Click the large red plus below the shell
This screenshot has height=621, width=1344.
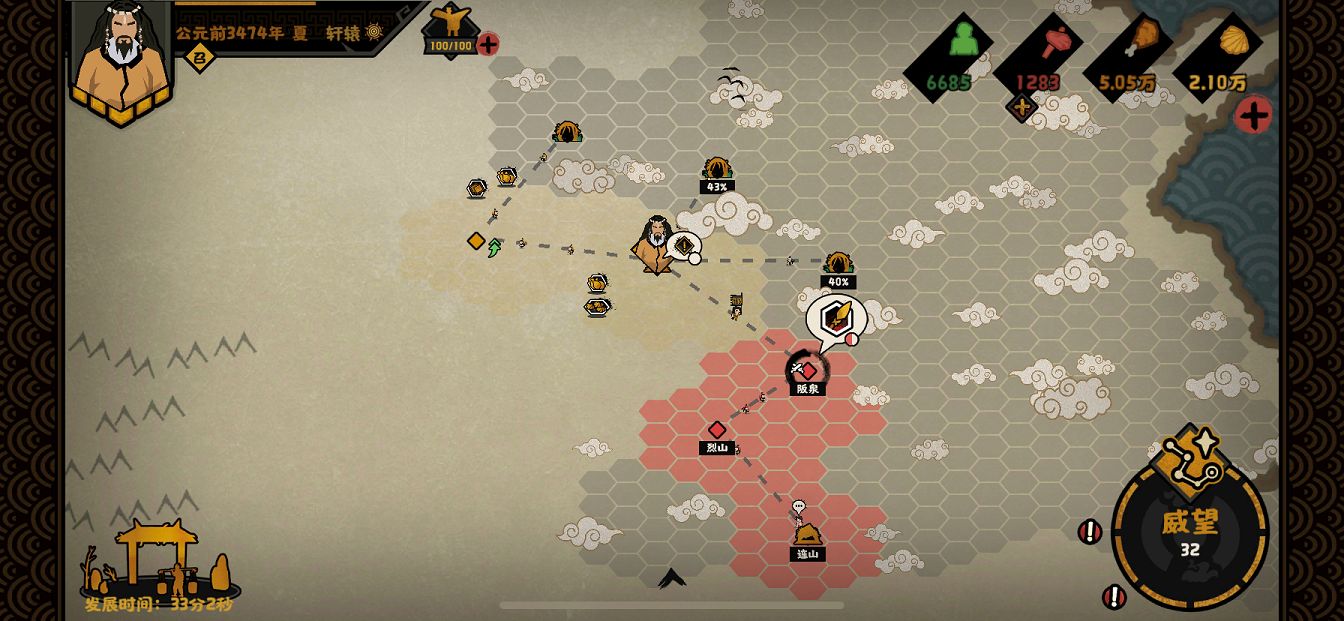click(1252, 115)
